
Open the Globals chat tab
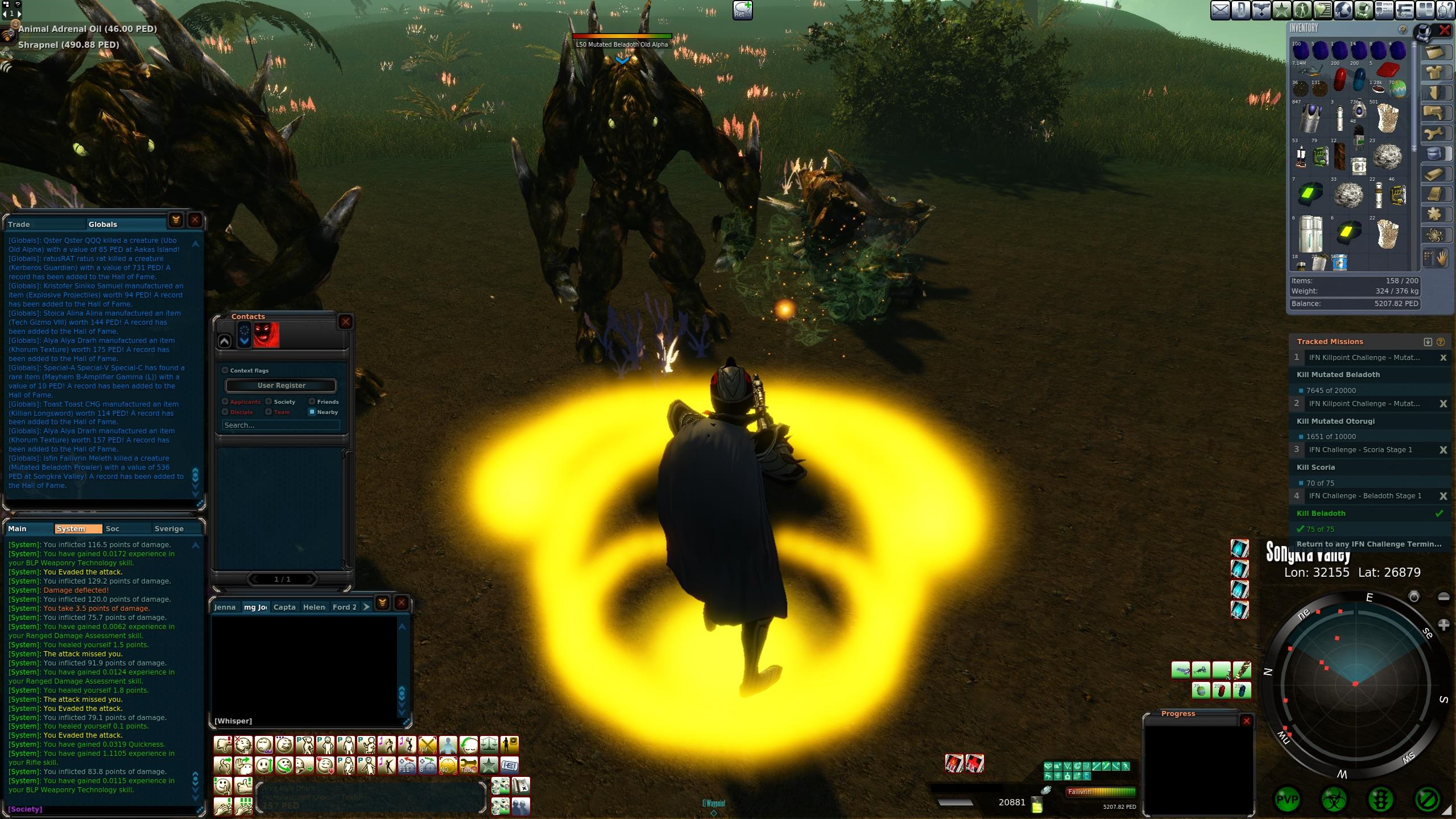[103, 224]
